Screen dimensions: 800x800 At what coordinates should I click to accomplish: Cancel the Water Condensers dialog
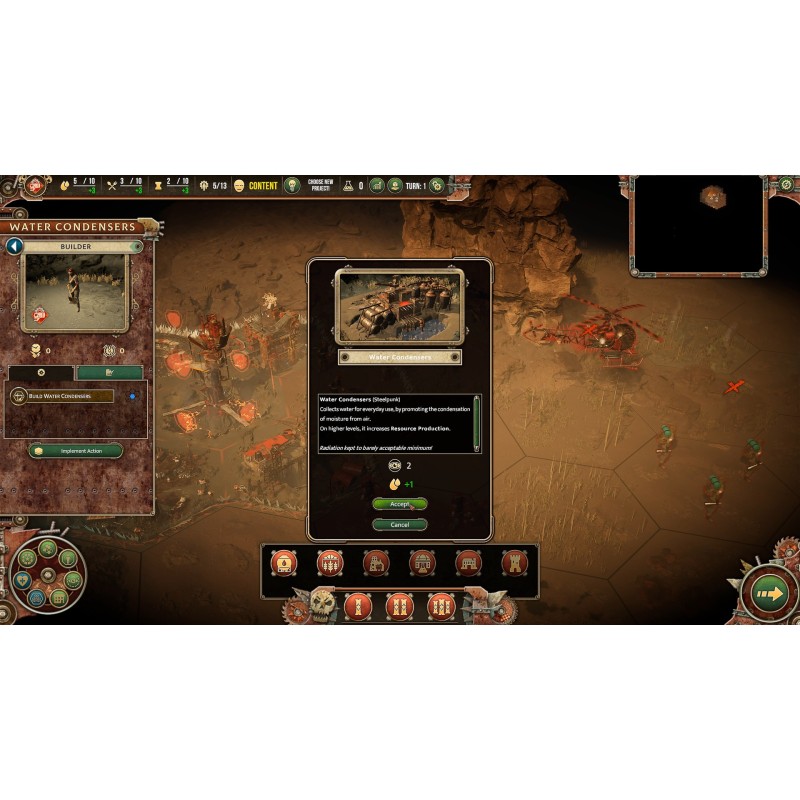coord(399,524)
